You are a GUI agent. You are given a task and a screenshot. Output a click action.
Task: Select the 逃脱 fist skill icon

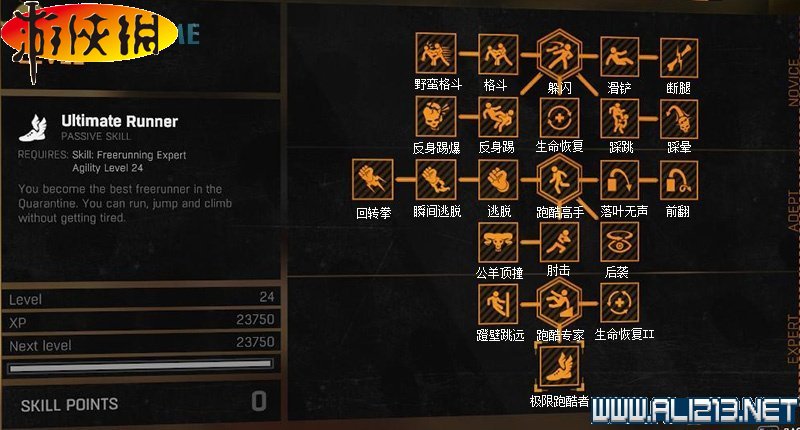[496, 180]
